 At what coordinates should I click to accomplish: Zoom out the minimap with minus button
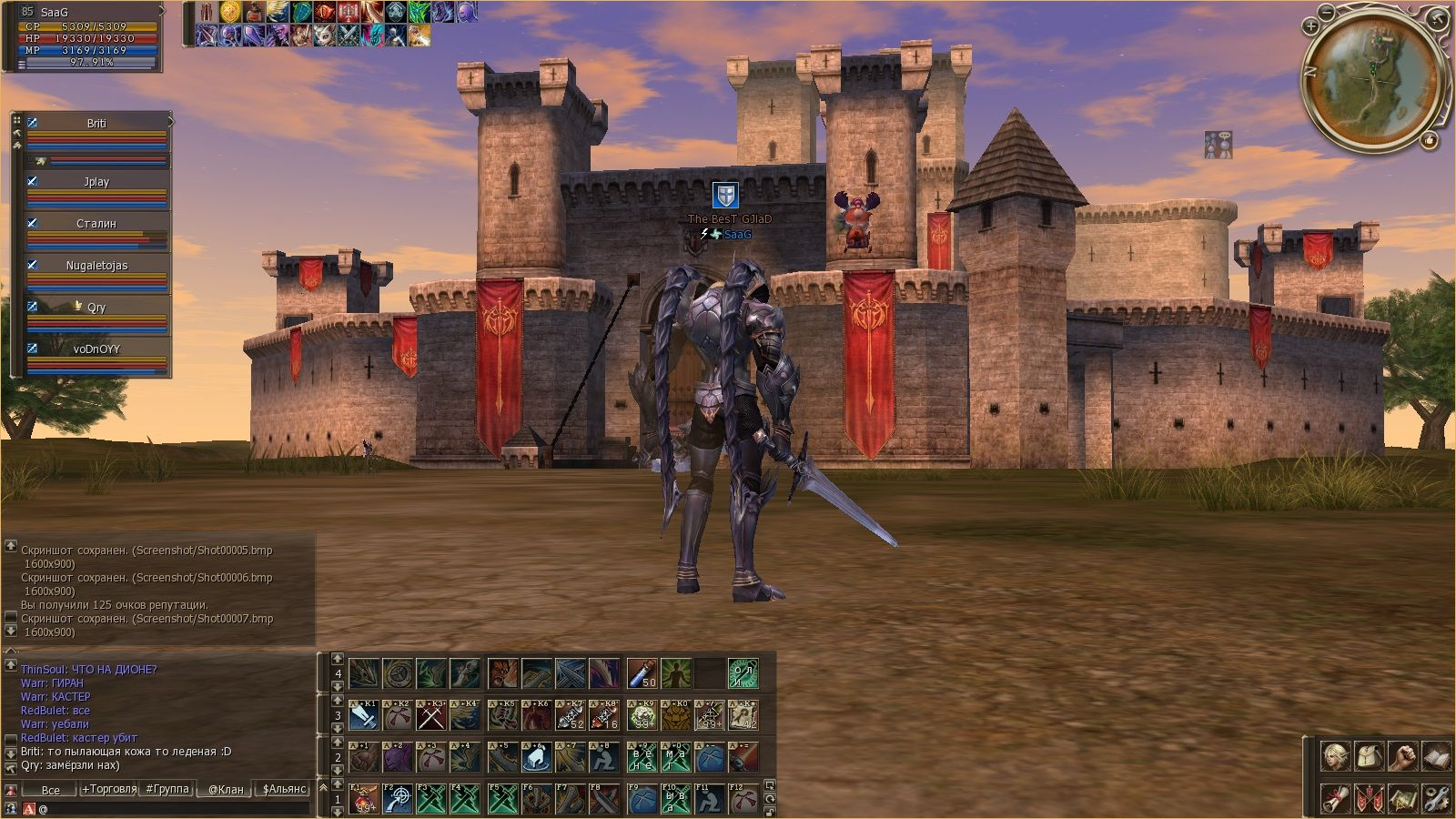[x=1328, y=13]
